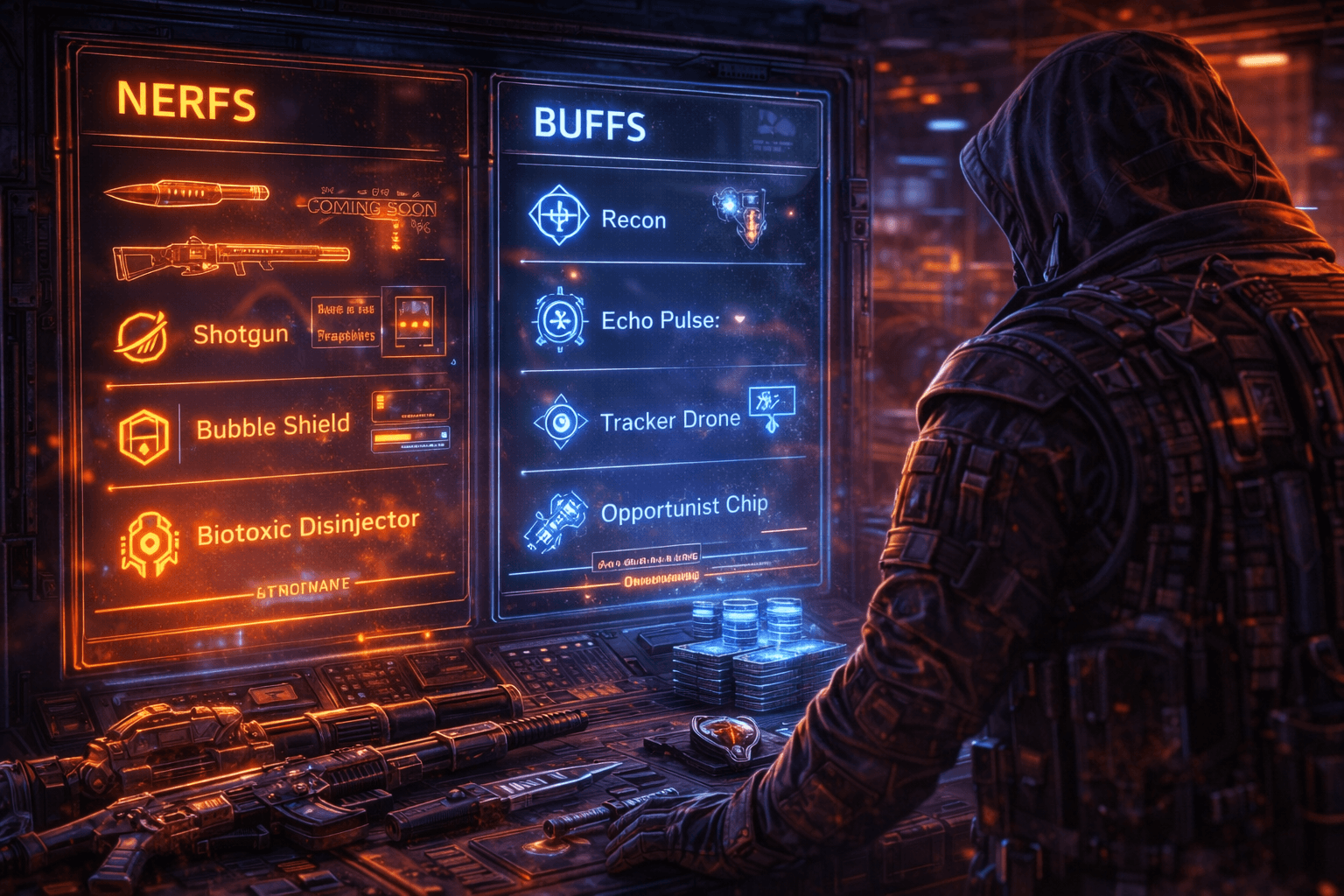Click the Tracker Drone eye icon
Viewport: 1344px width, 896px height.
560,422
